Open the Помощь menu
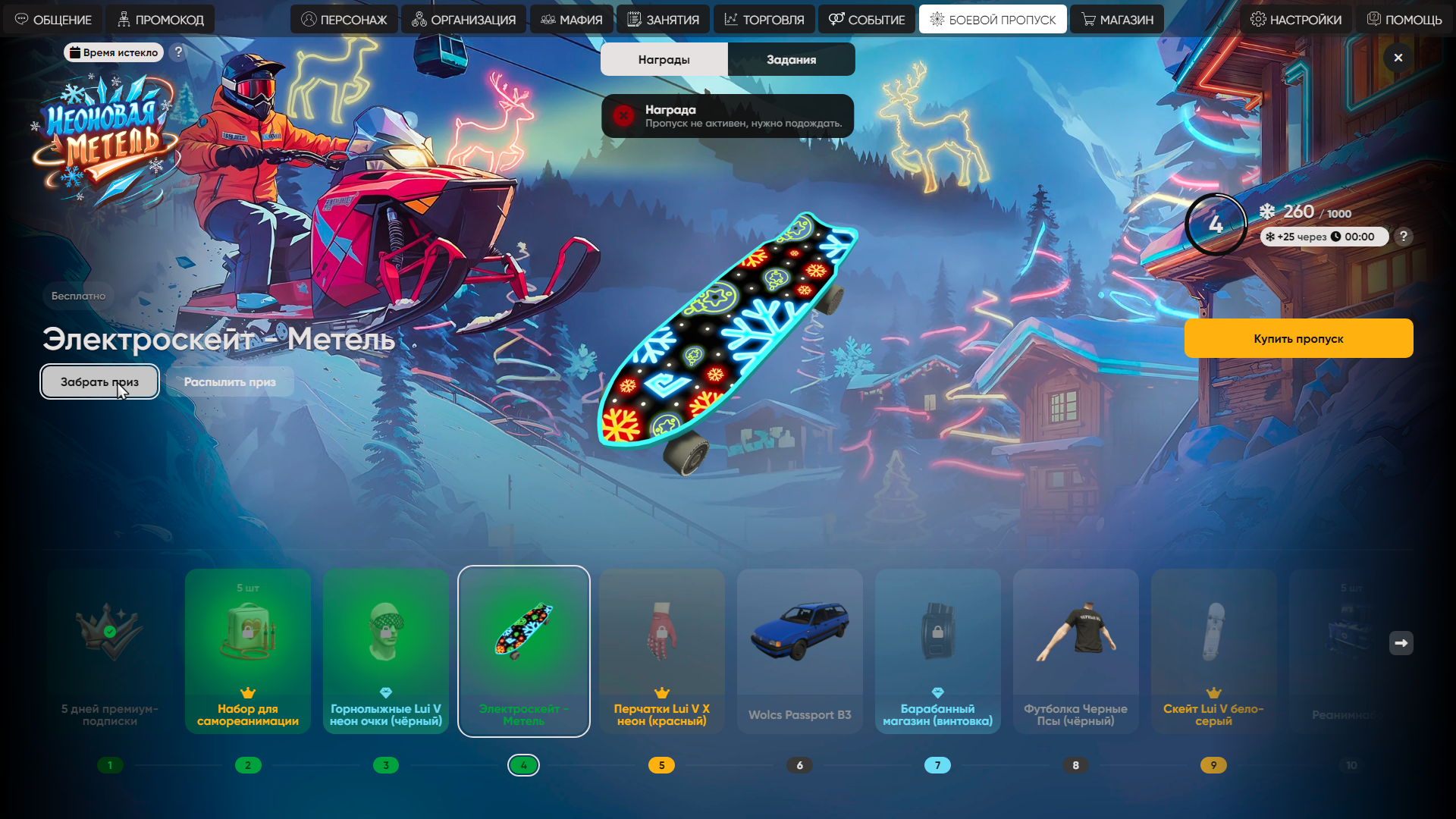The image size is (1456, 819). [x=1404, y=20]
